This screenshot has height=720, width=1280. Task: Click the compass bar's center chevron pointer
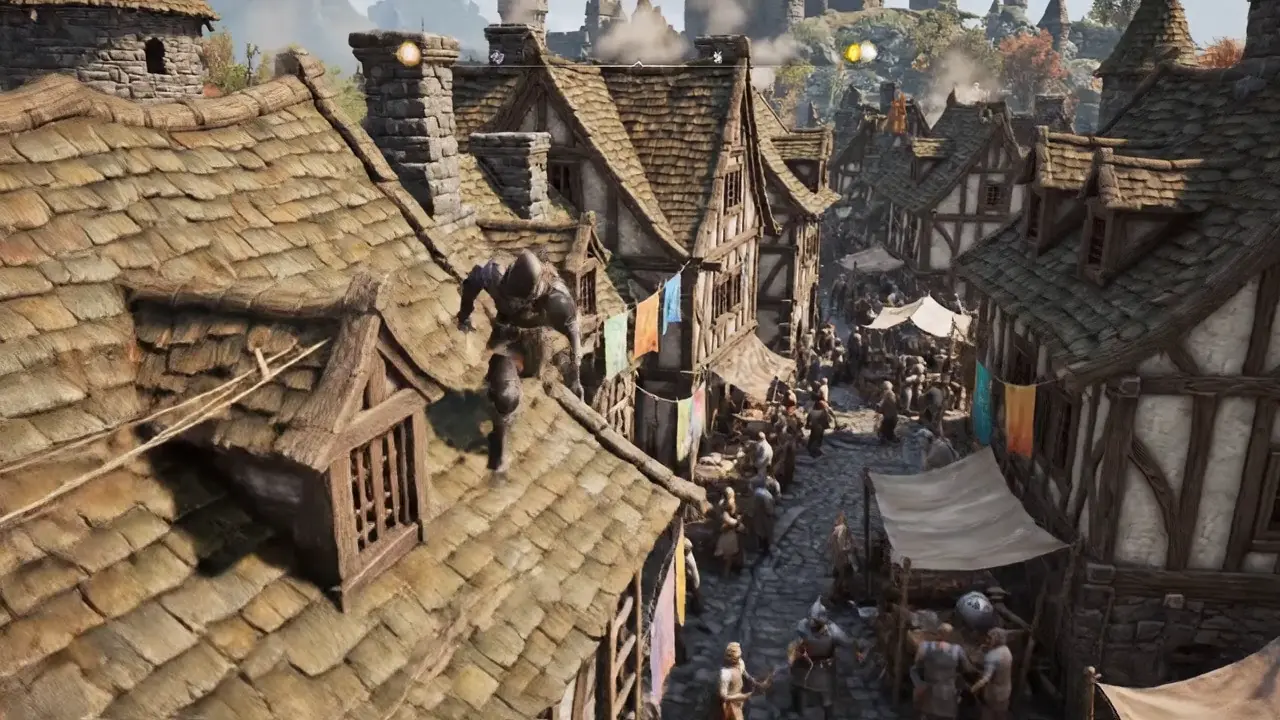[638, 64]
